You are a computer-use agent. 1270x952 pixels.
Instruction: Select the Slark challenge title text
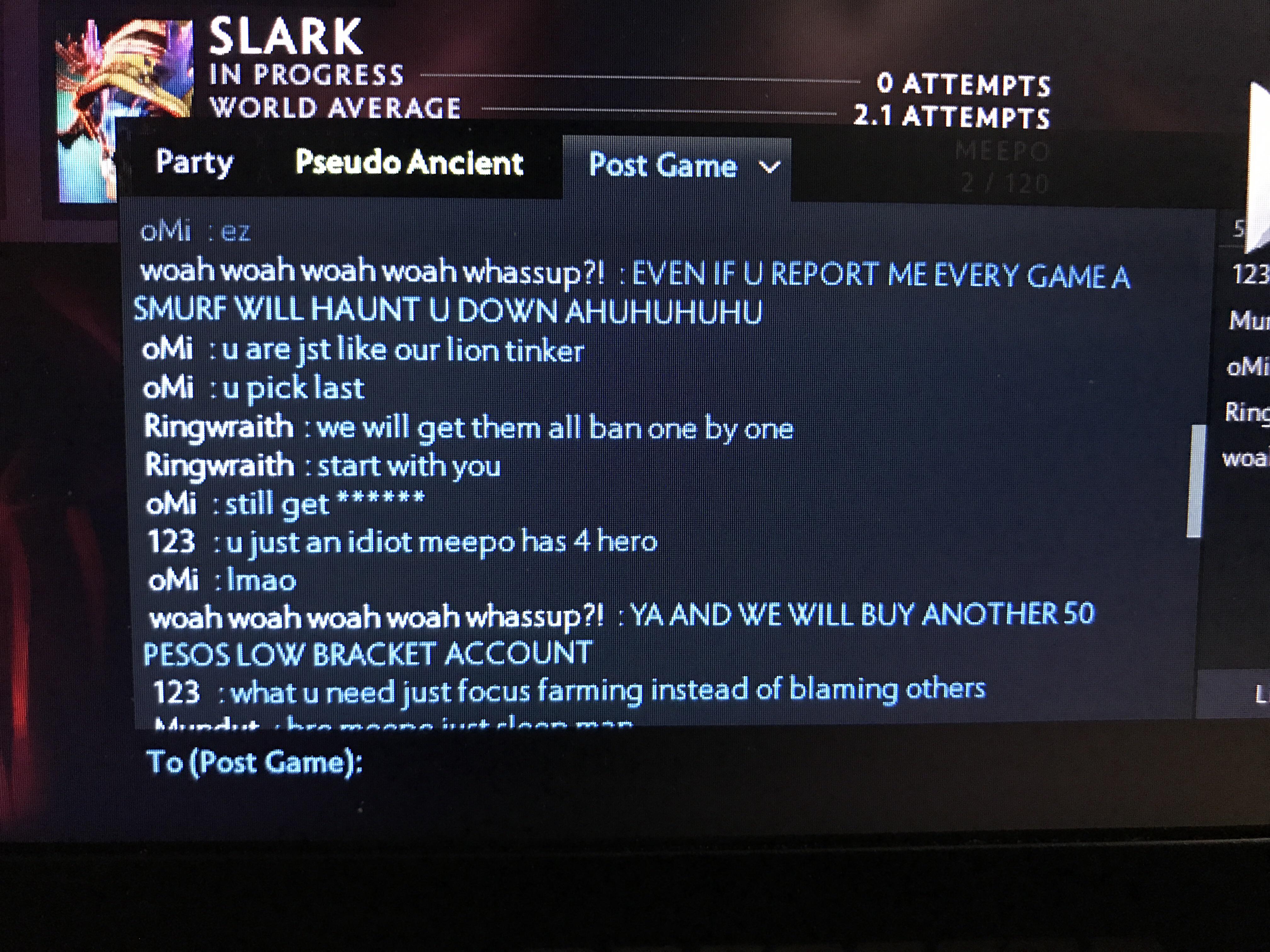pos(285,36)
